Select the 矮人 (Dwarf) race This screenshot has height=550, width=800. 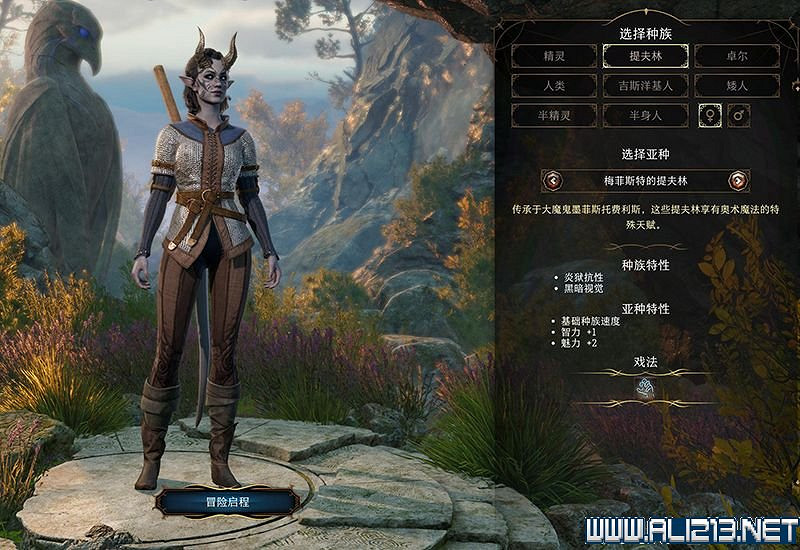pyautogui.click(x=736, y=86)
